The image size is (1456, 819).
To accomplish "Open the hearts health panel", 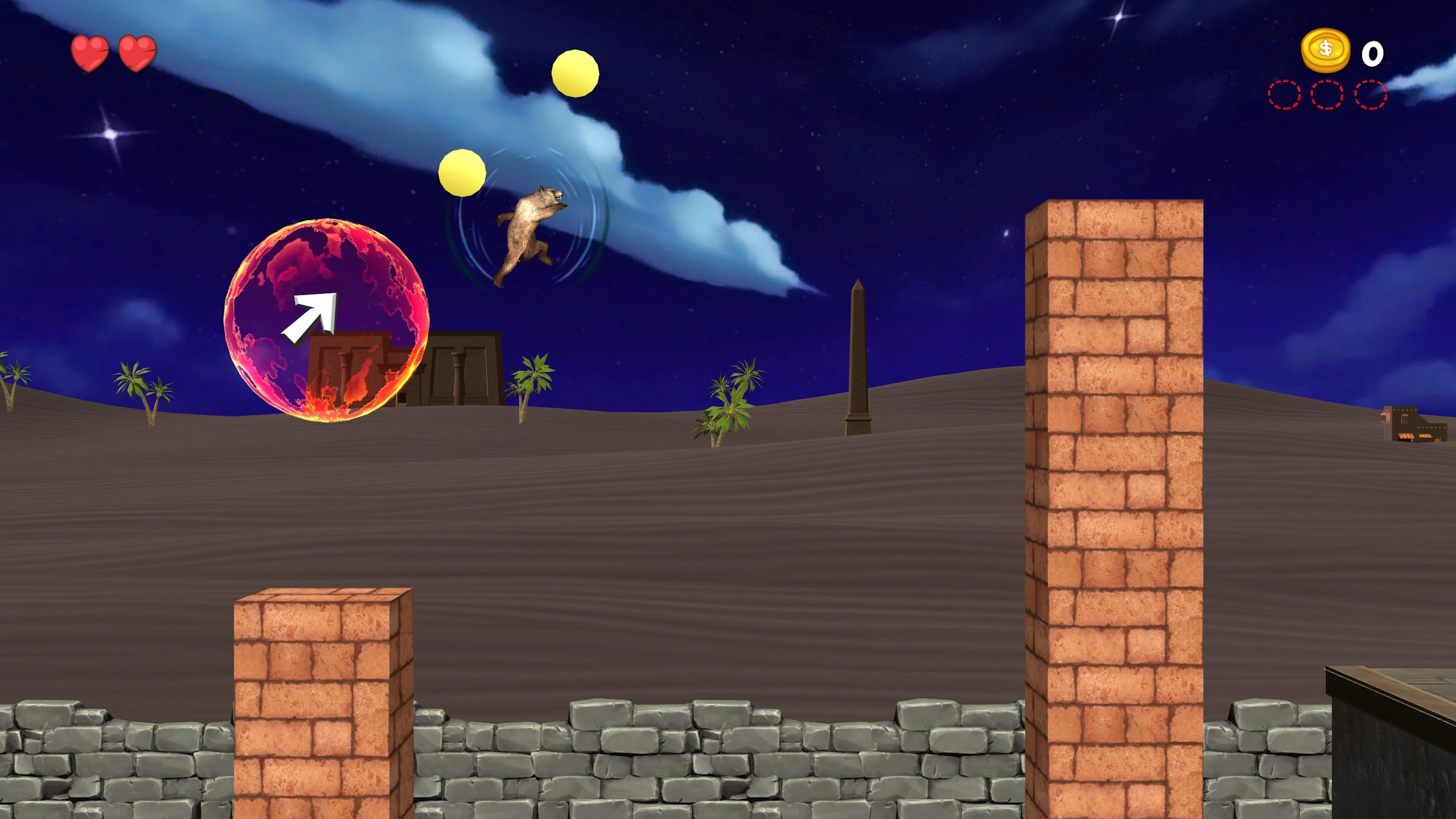I will click(113, 52).
